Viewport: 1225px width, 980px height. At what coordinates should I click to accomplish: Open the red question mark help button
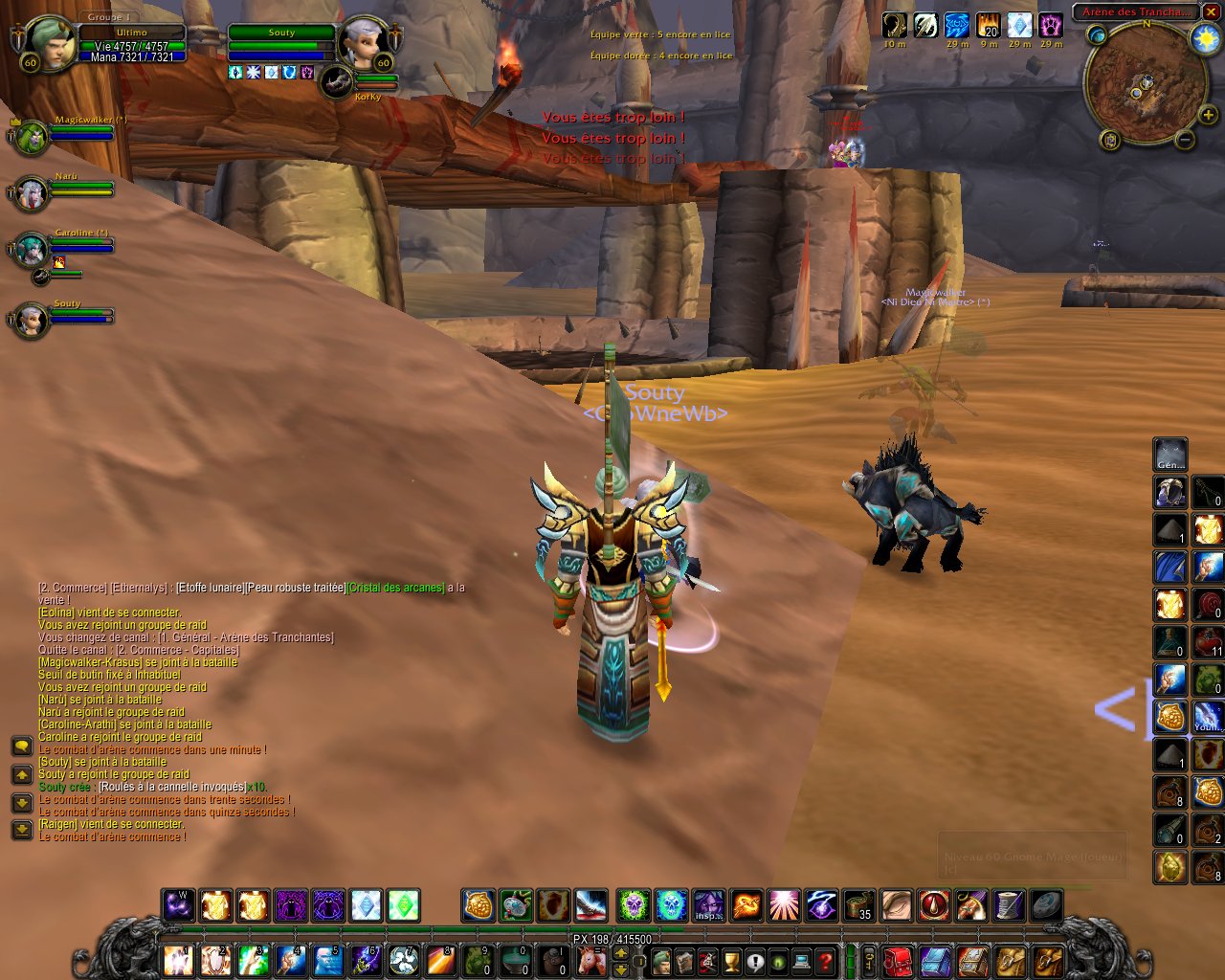click(x=825, y=961)
